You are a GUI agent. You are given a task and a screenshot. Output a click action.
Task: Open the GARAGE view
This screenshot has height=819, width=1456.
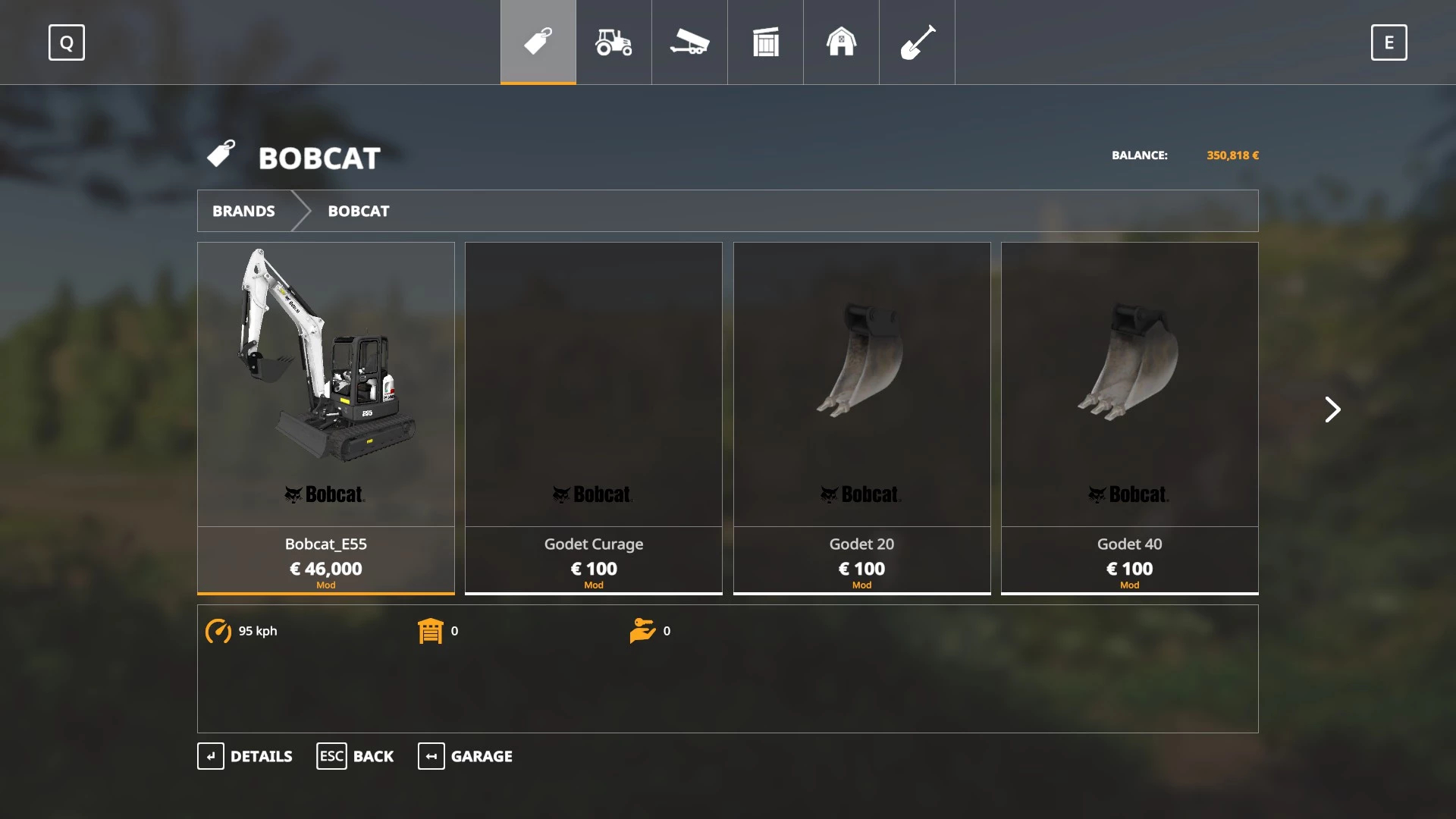(x=465, y=756)
